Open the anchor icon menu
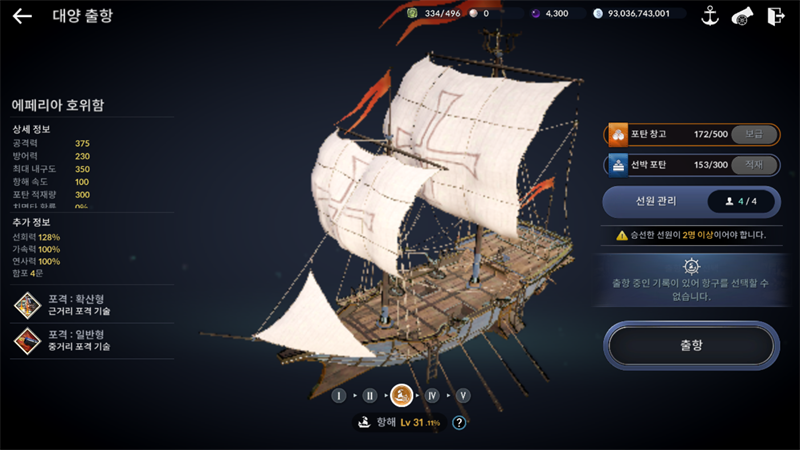 (x=711, y=15)
